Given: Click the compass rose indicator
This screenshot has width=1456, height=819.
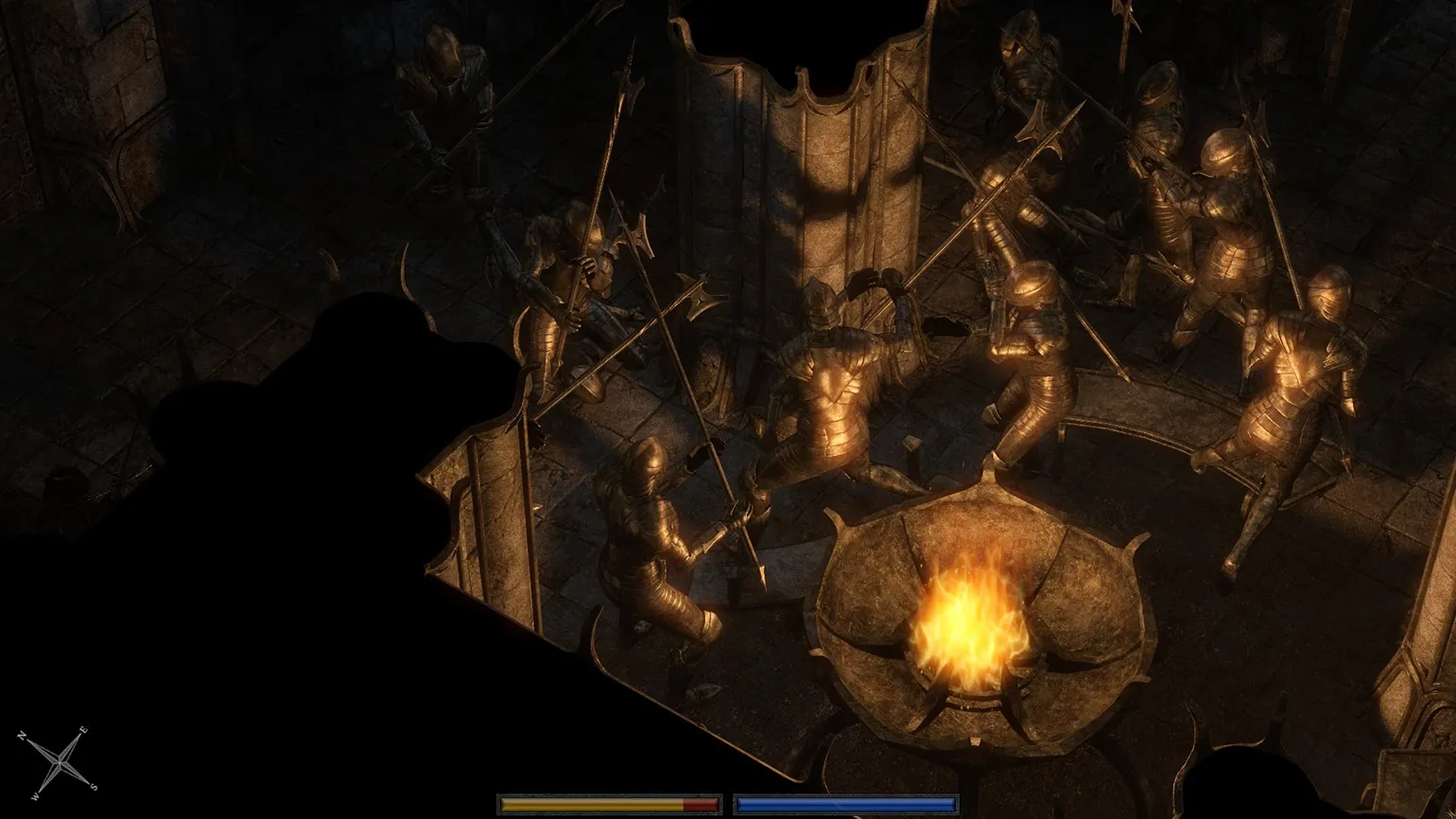Looking at the screenshot, I should (60, 761).
